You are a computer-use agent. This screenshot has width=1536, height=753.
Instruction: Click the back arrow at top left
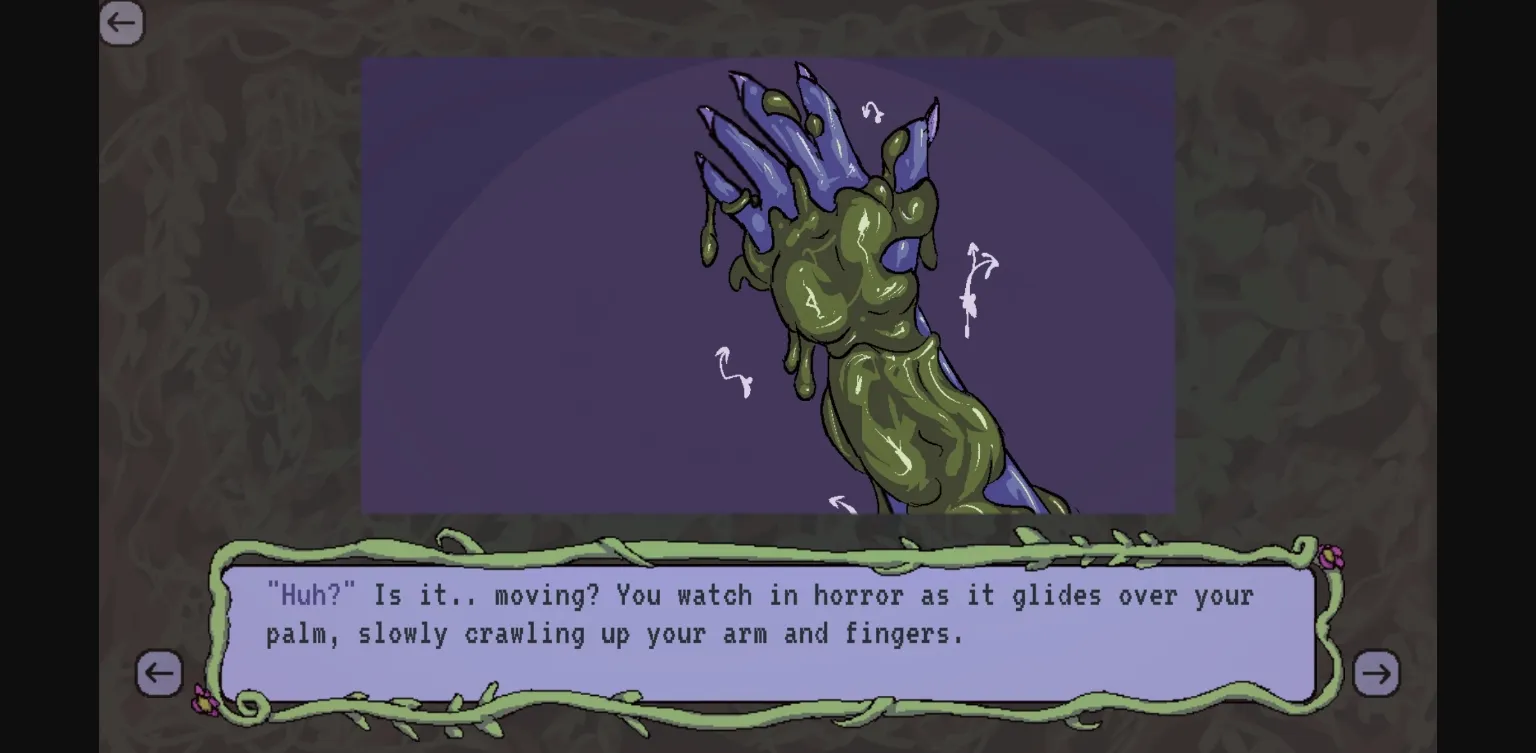(x=121, y=22)
